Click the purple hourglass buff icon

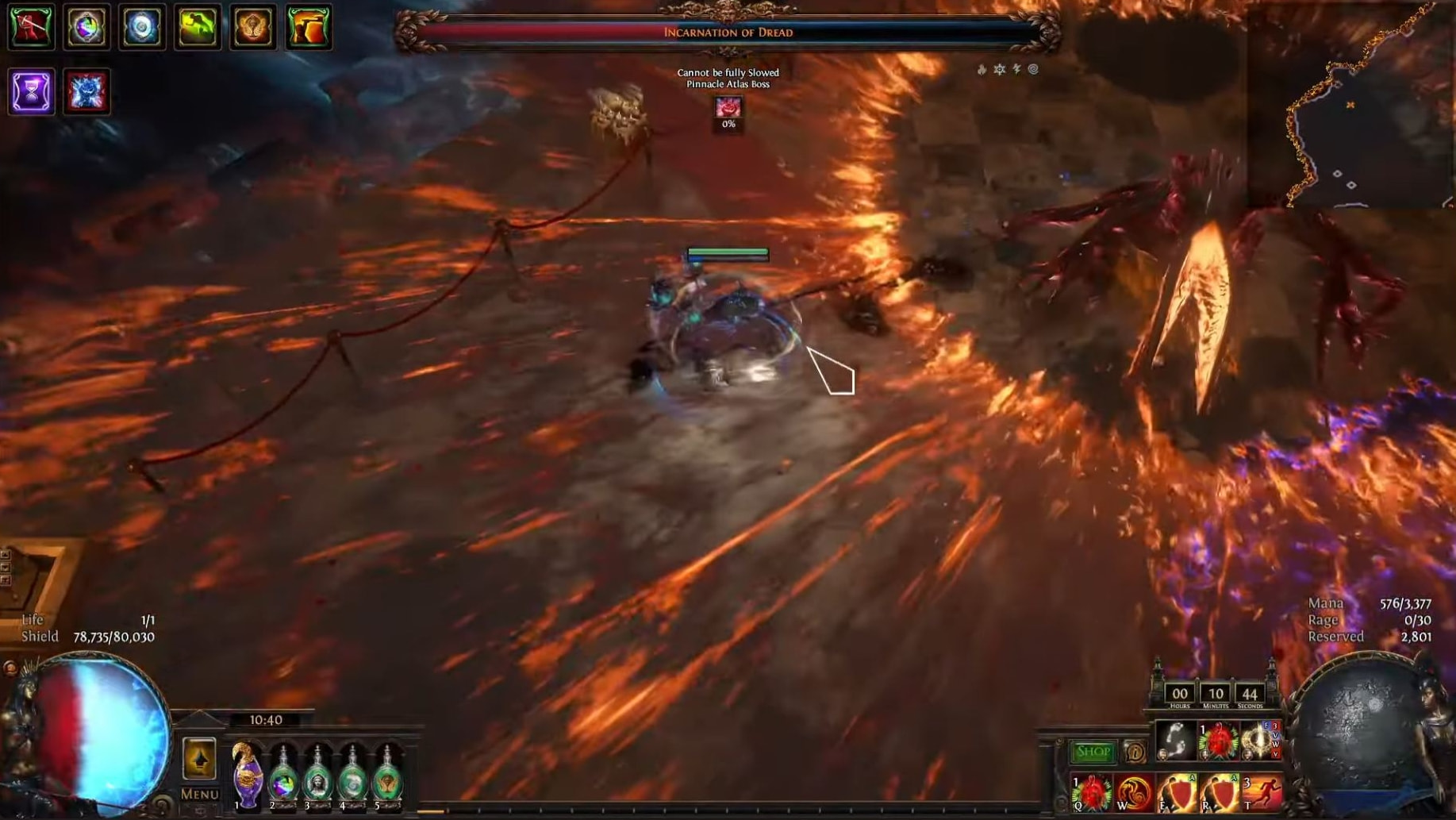point(31,94)
